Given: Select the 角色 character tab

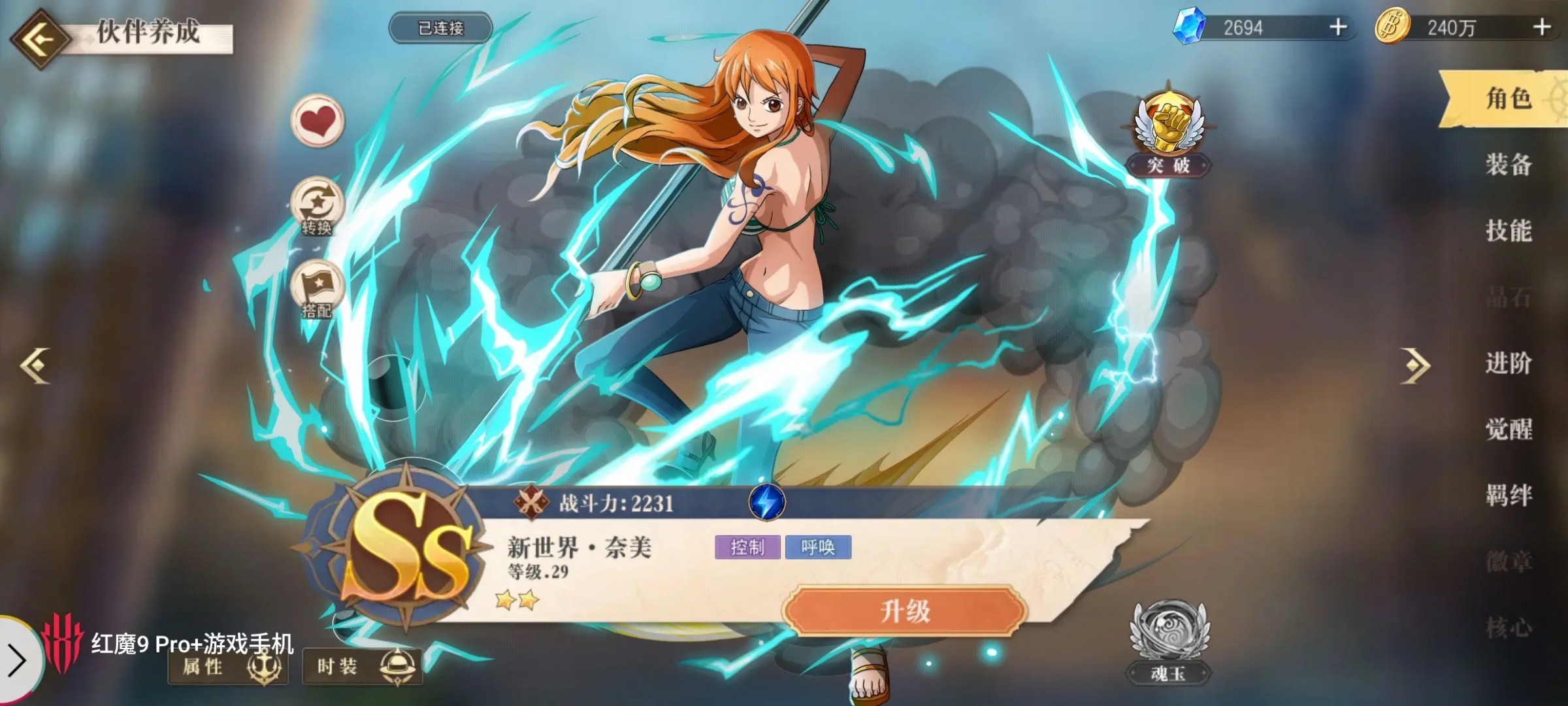Looking at the screenshot, I should point(1509,99).
